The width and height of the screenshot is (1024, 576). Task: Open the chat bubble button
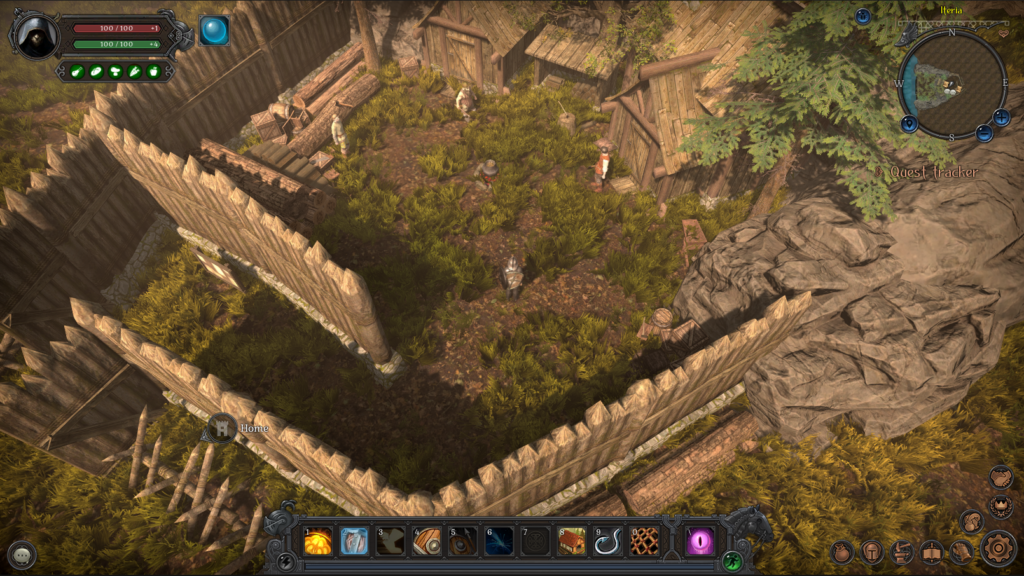(22, 555)
